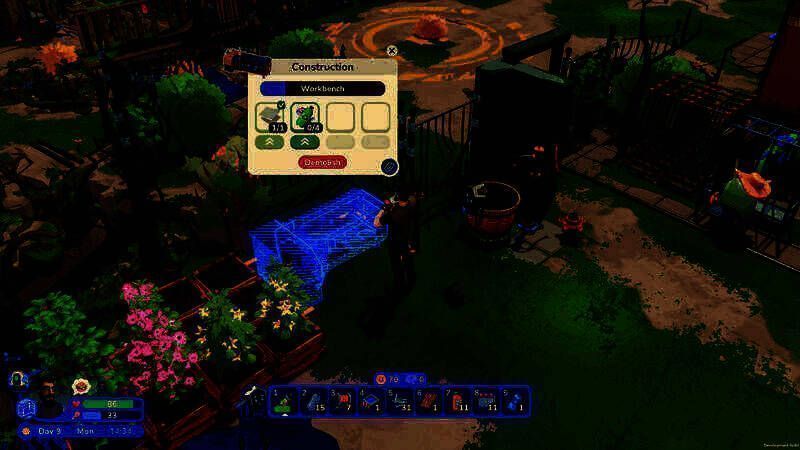Select hotbar slot 9 with blue item

click(516, 401)
